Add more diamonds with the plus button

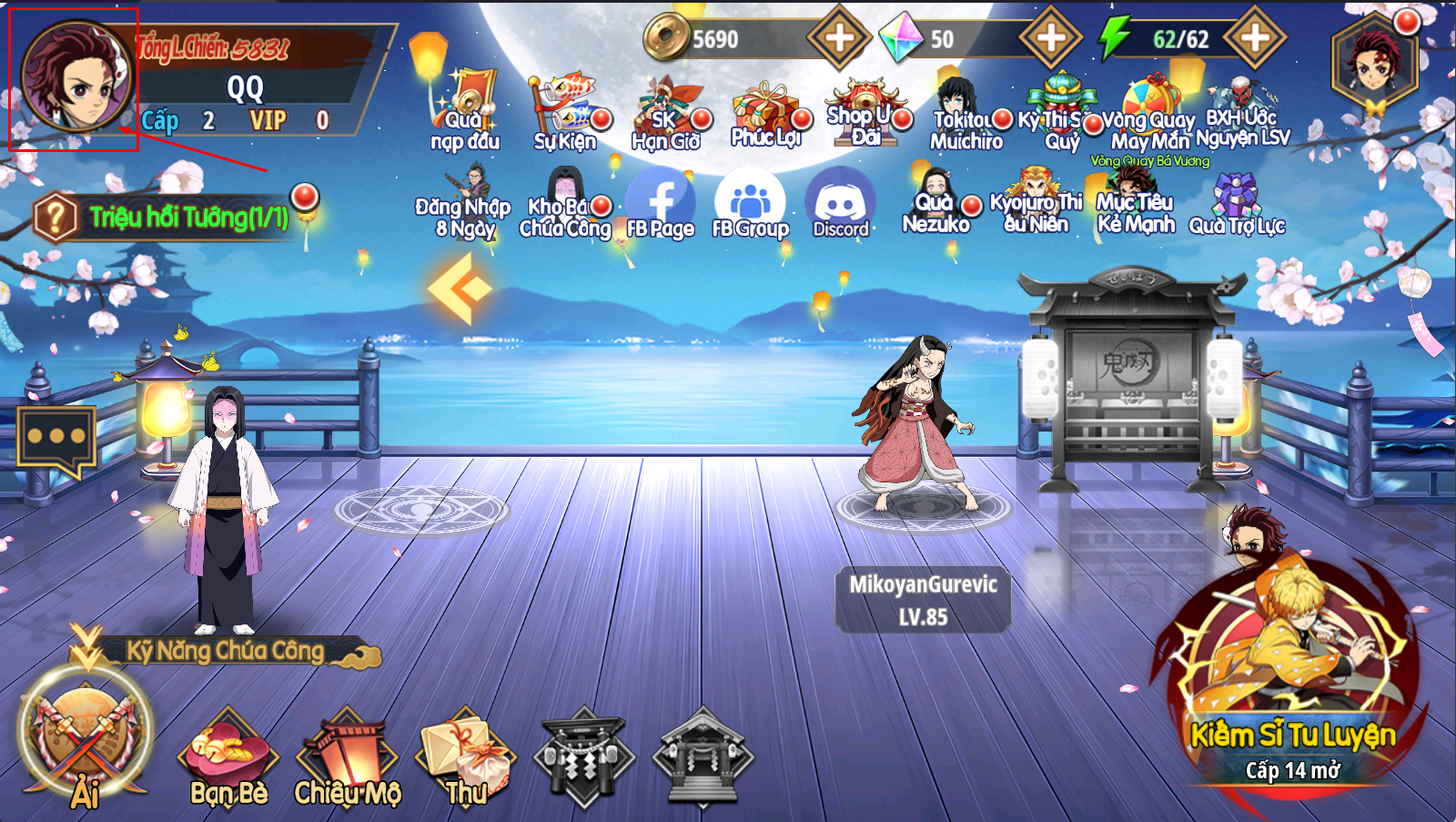coord(1050,38)
